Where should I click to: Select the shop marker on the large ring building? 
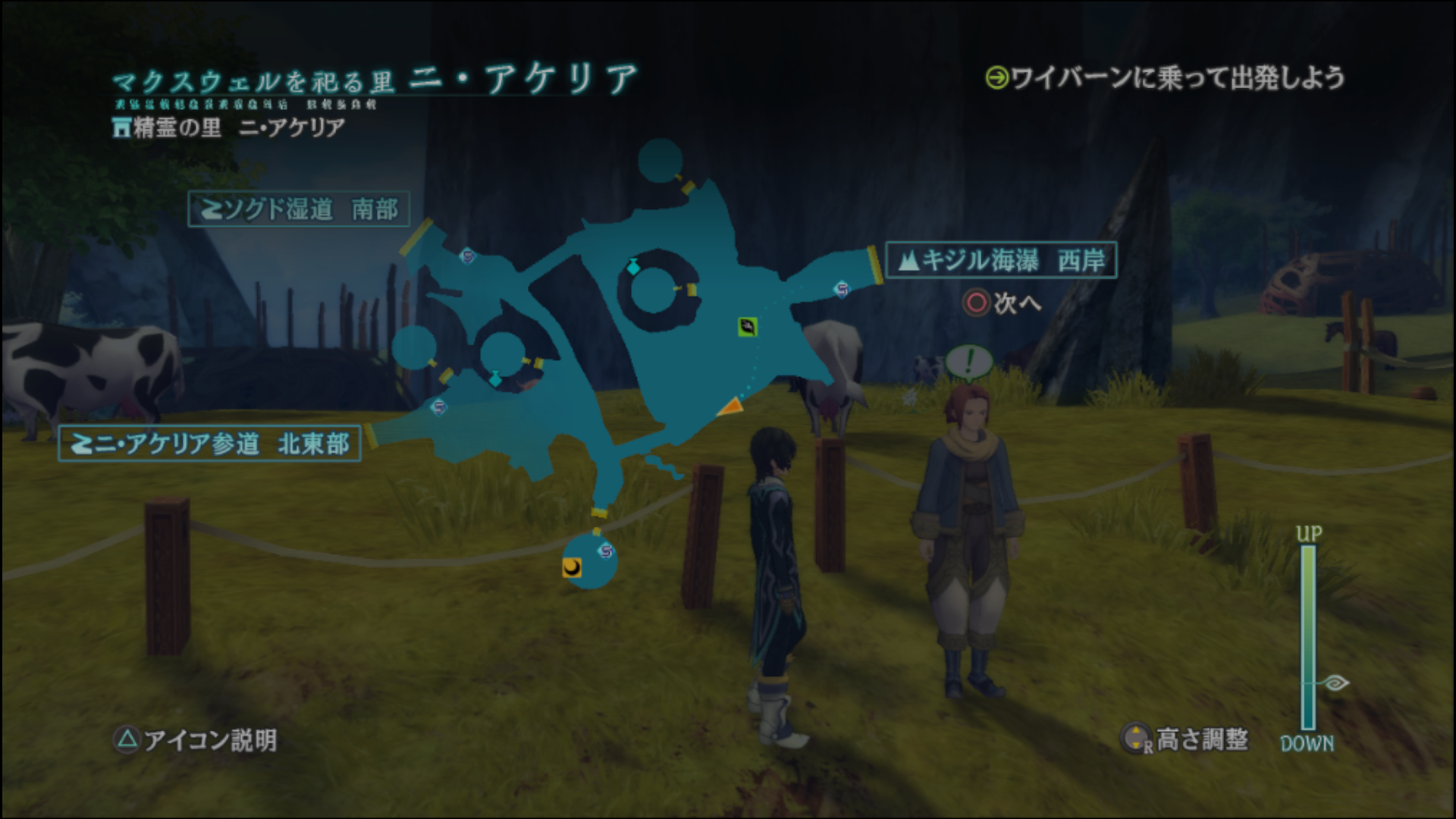(x=633, y=266)
